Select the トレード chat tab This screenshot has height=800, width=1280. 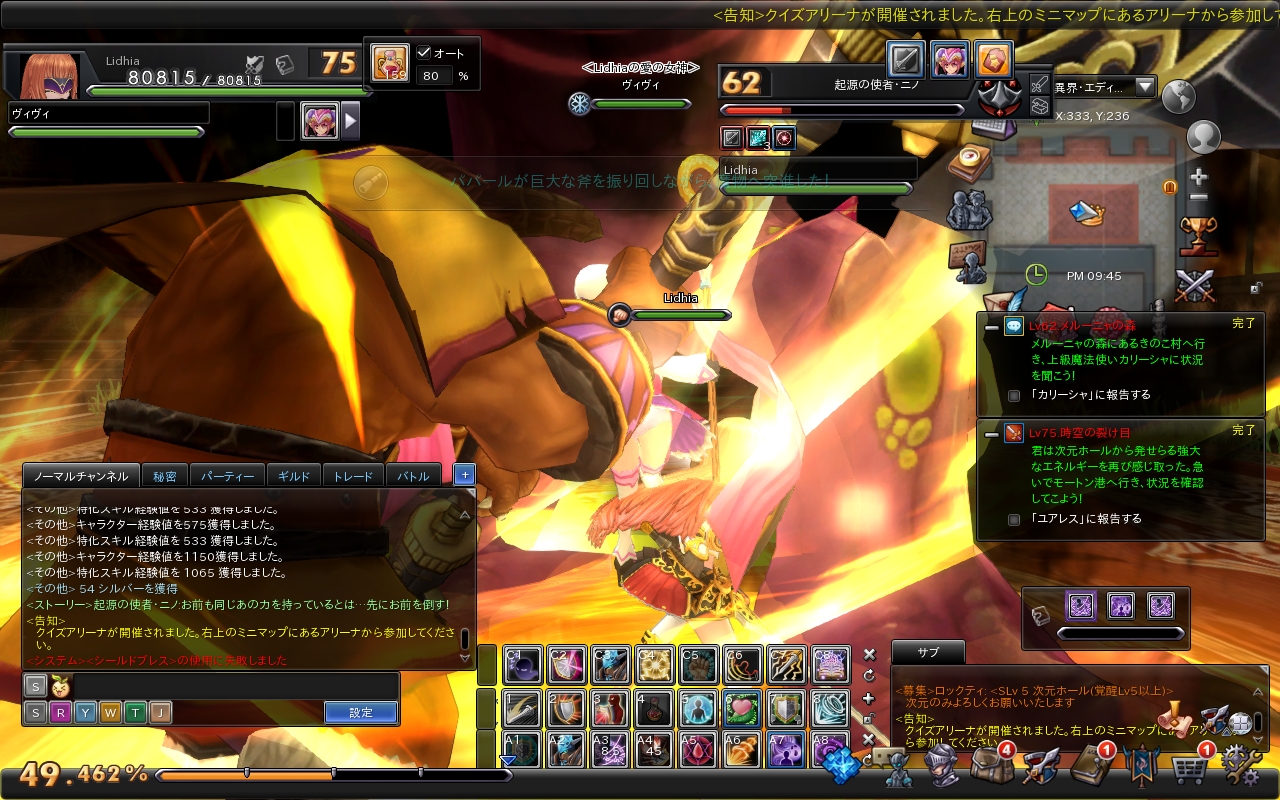point(353,477)
